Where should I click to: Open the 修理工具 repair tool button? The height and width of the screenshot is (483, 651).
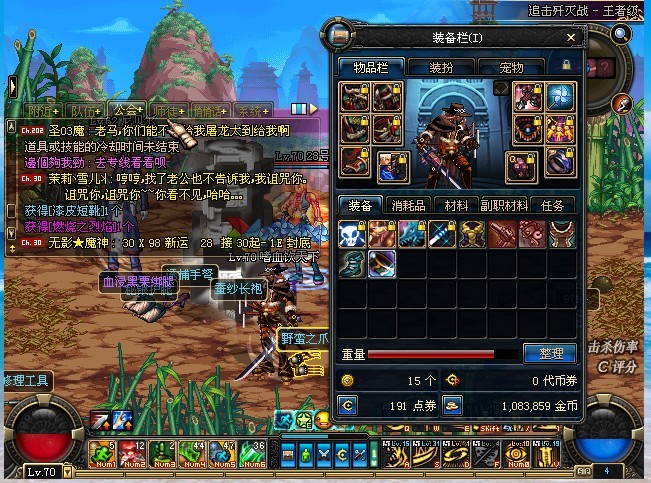[26, 381]
